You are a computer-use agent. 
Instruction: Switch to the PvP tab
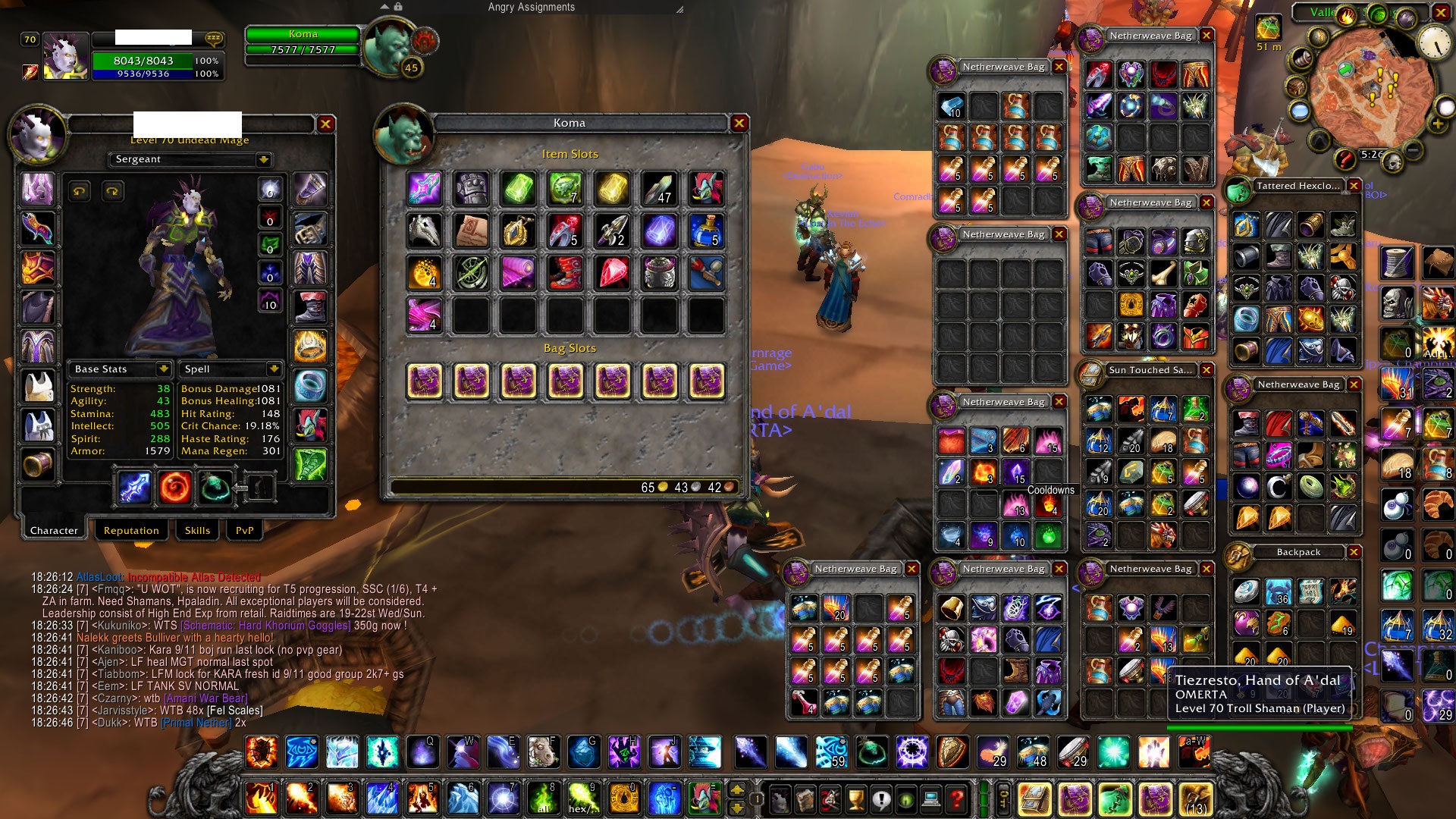243,530
